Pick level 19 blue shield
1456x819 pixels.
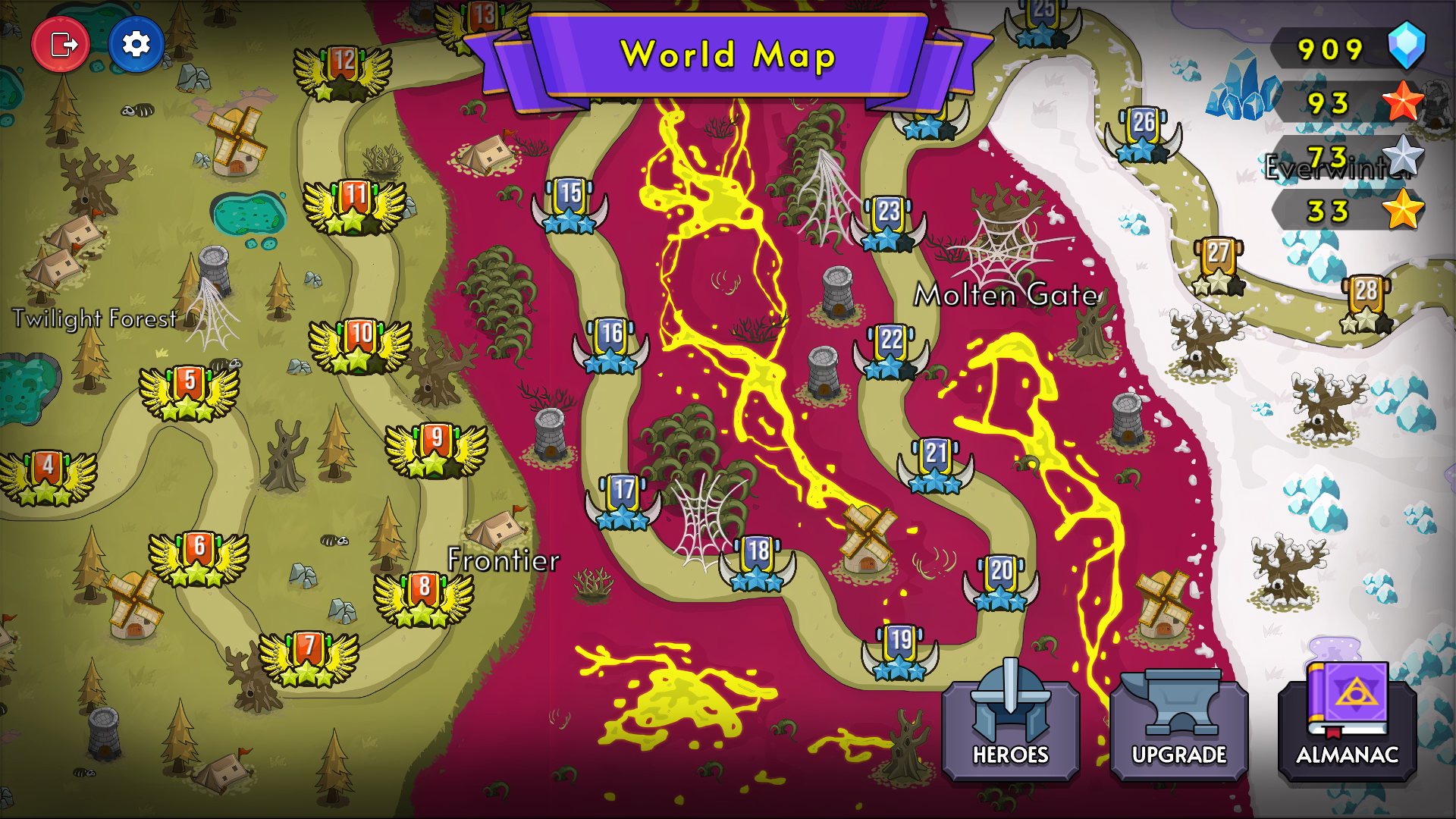(x=900, y=651)
